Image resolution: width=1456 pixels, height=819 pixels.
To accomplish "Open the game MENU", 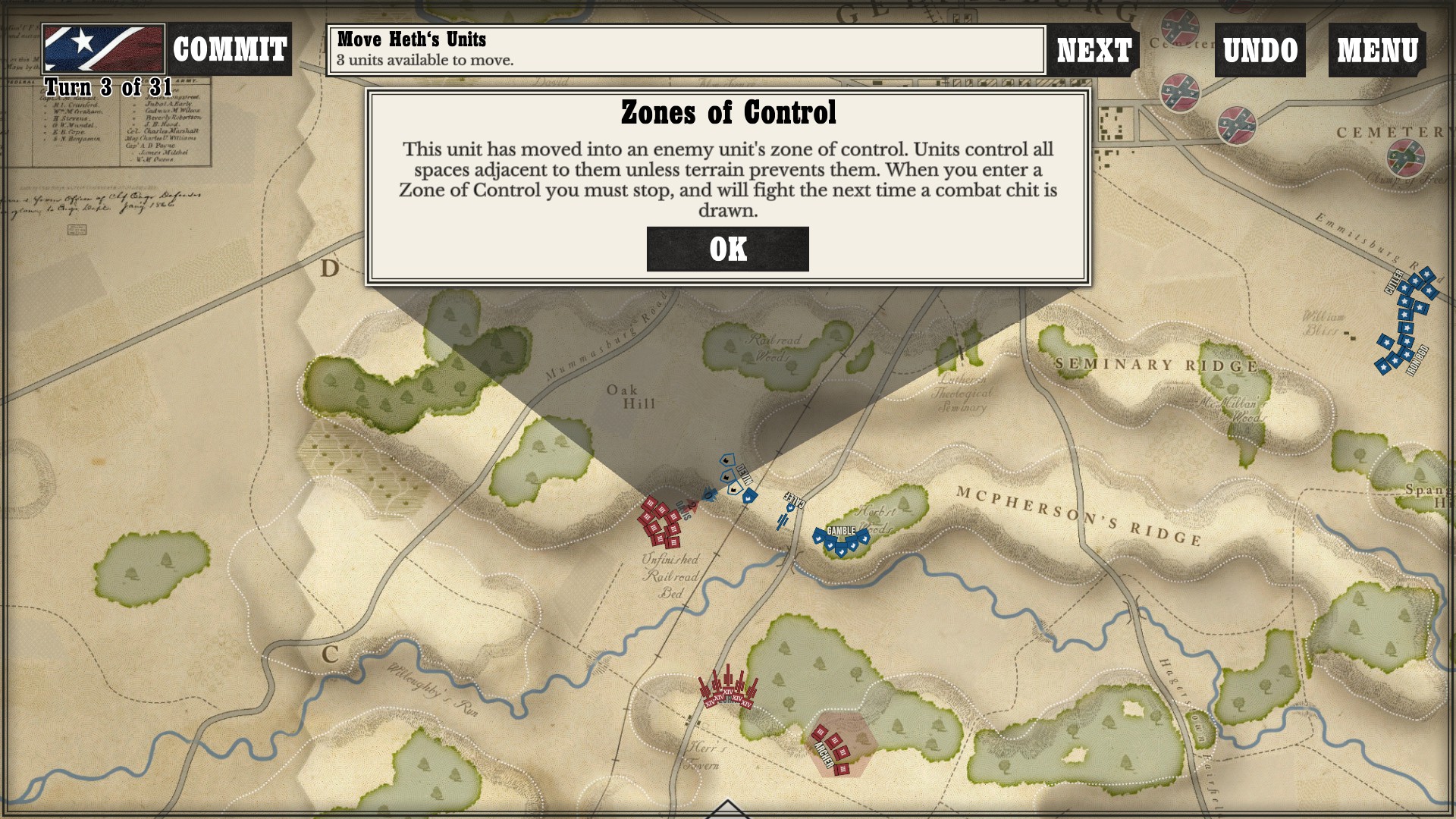I will [x=1377, y=50].
